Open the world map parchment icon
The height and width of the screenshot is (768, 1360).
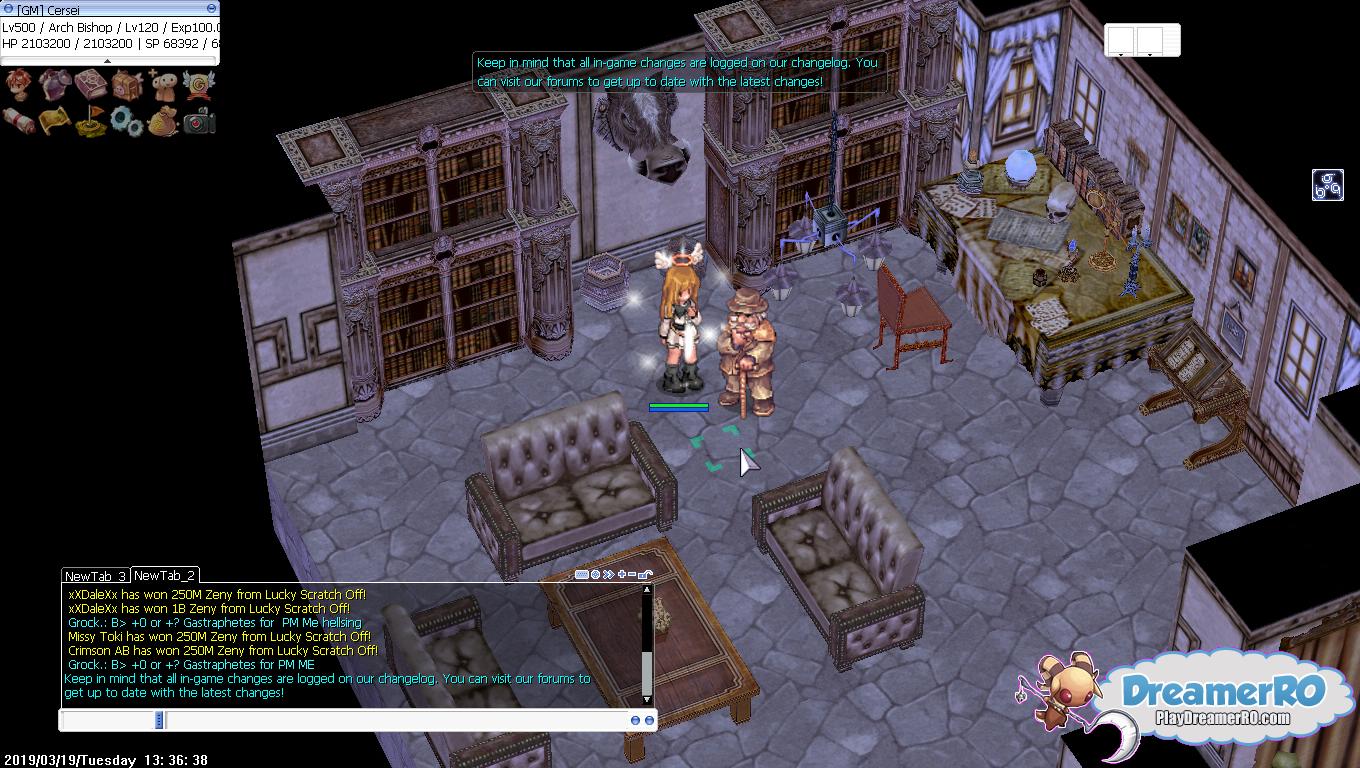tap(54, 121)
